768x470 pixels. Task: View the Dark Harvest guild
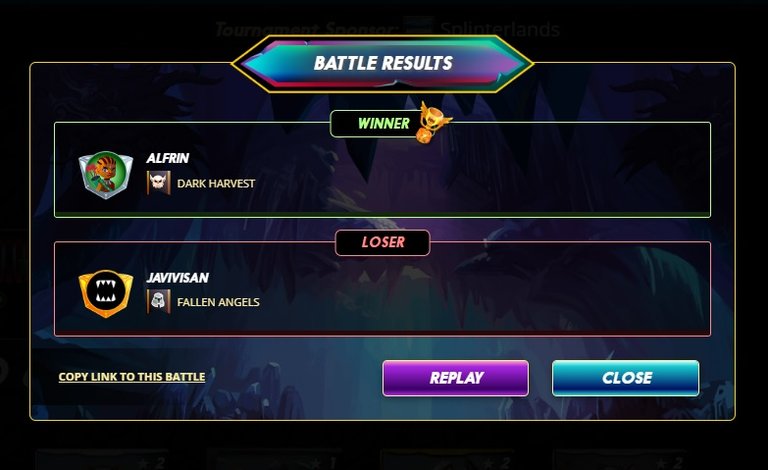tap(215, 184)
